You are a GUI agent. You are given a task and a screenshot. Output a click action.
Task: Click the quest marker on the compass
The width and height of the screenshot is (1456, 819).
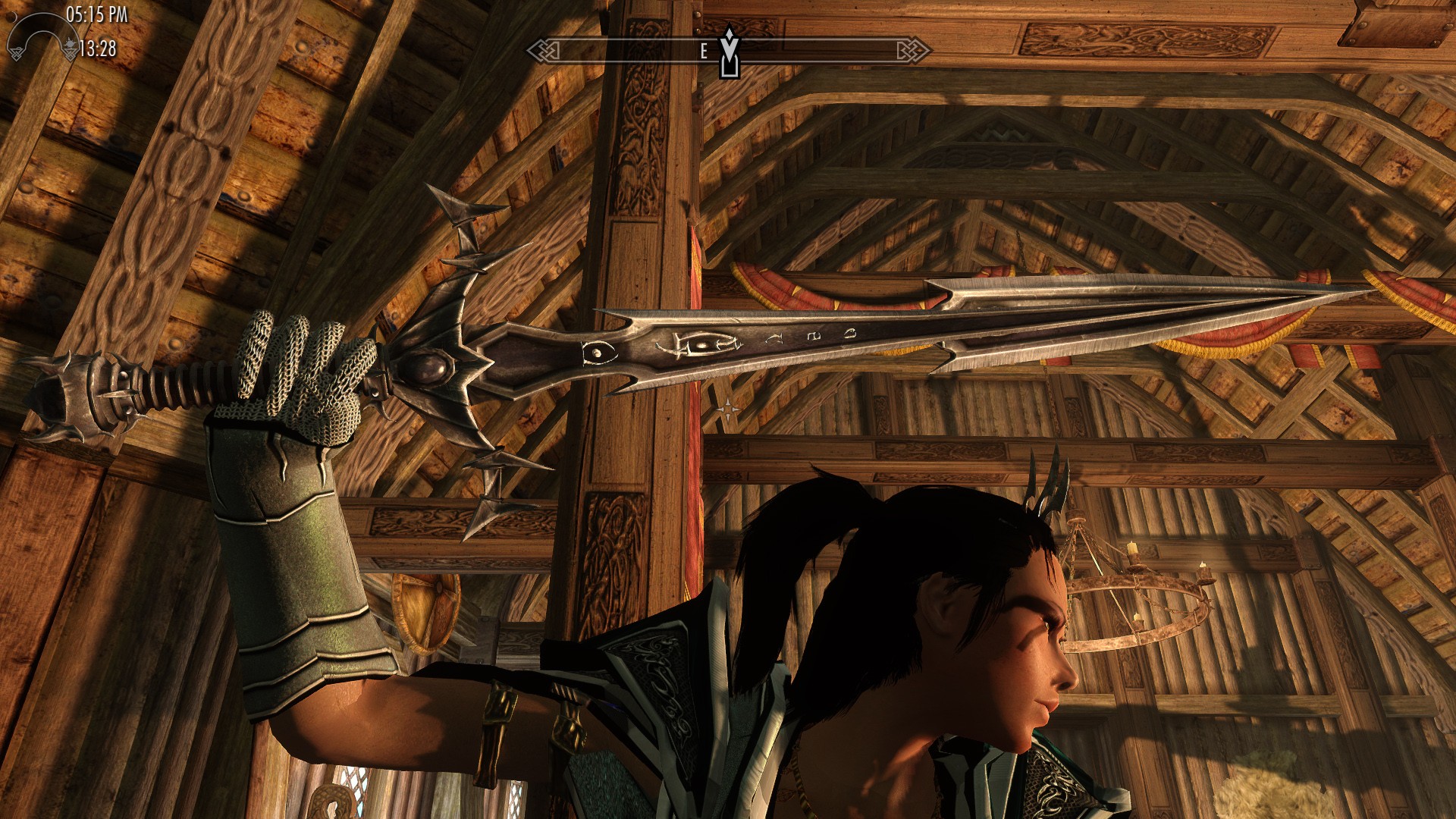729,53
